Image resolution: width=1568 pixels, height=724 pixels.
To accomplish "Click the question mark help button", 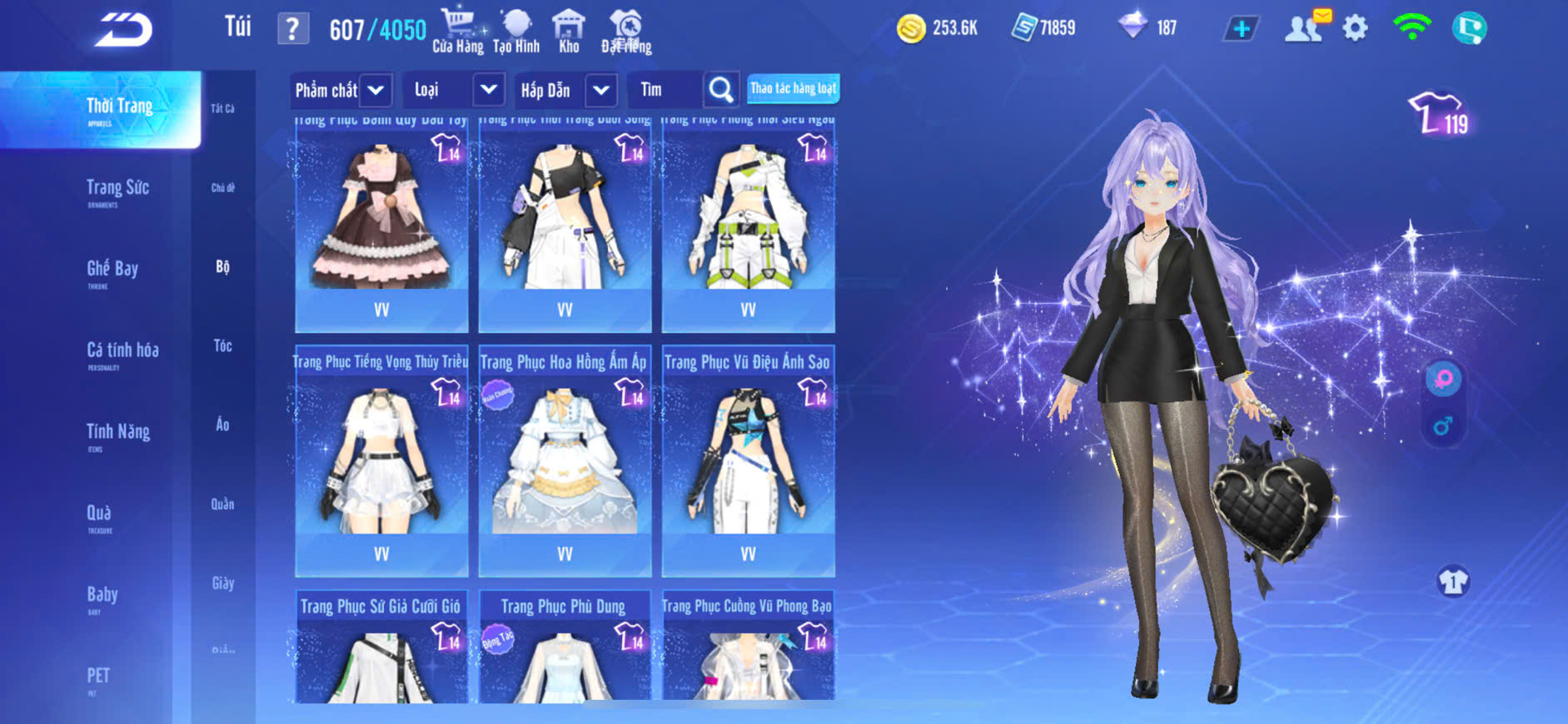I will pyautogui.click(x=292, y=29).
